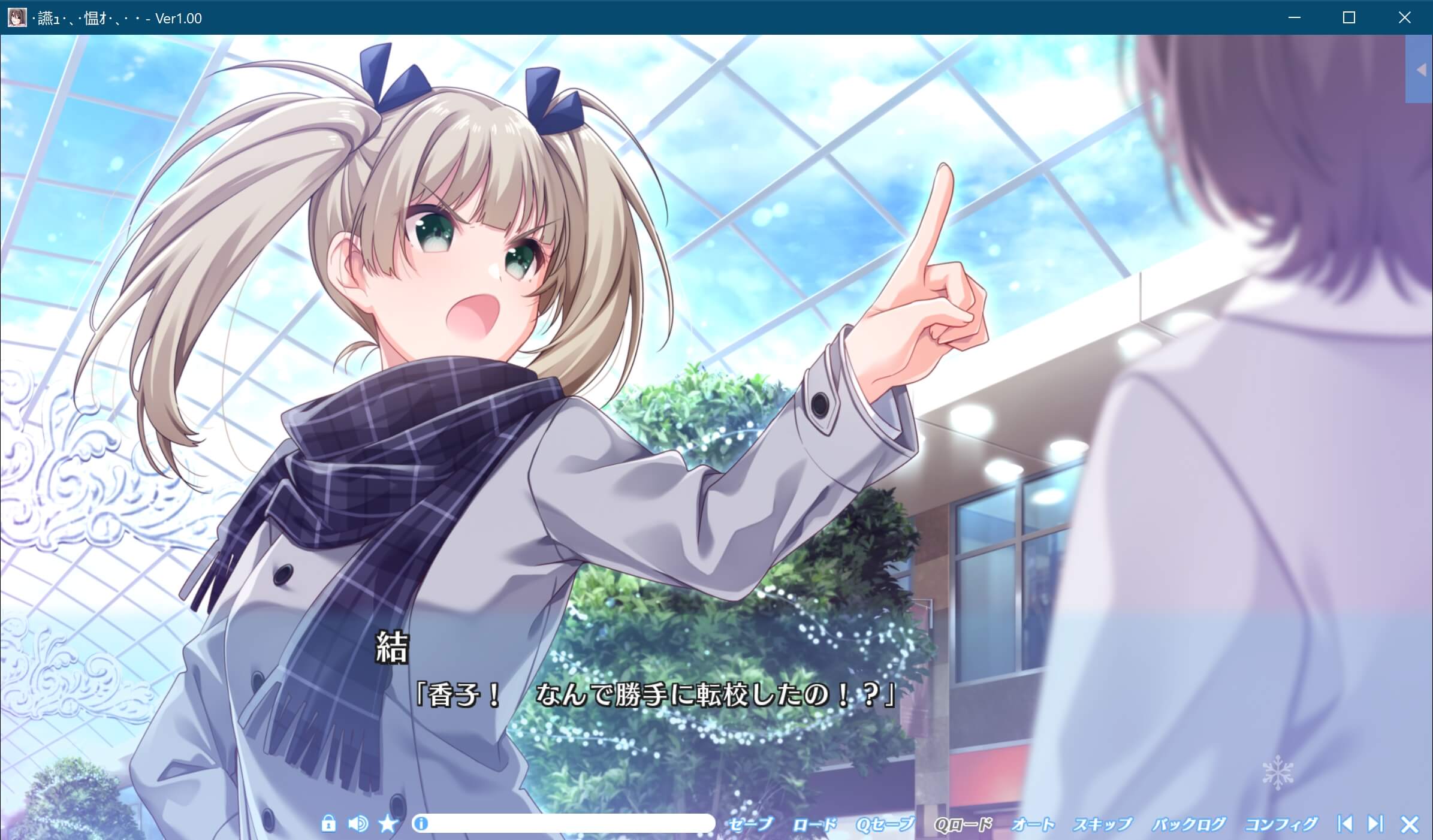Open the backlog with バックログ
Viewport: 1433px width, 840px height.
coord(1190,824)
